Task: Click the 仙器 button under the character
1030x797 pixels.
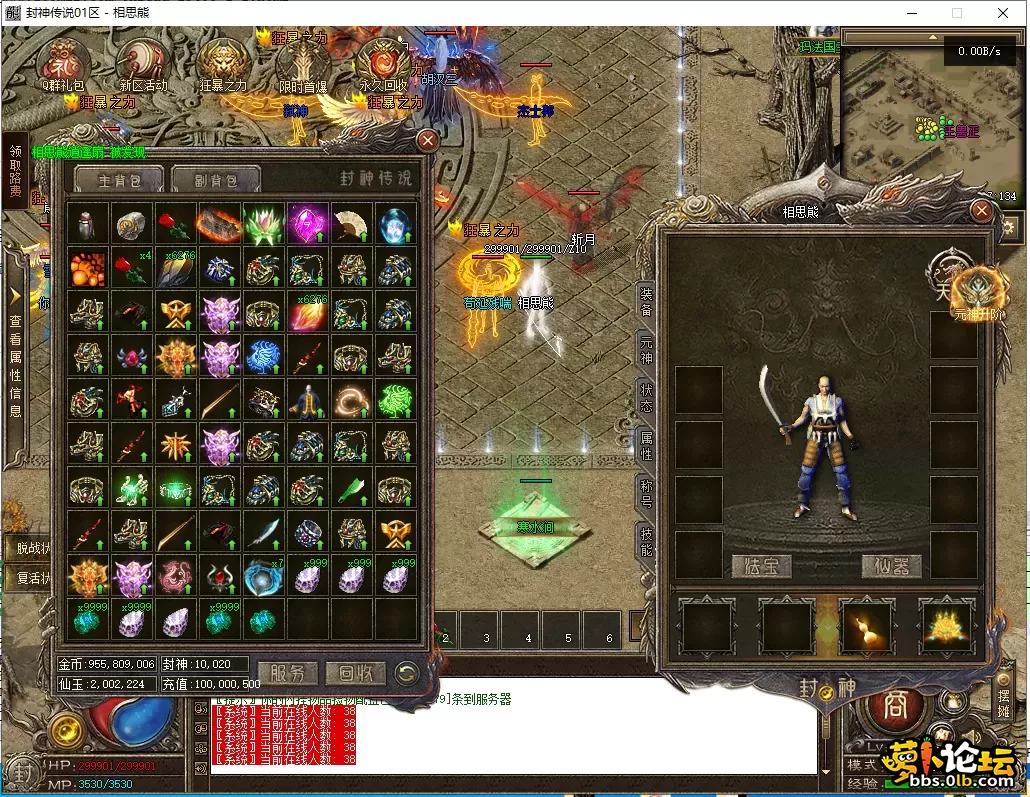Action: [892, 566]
